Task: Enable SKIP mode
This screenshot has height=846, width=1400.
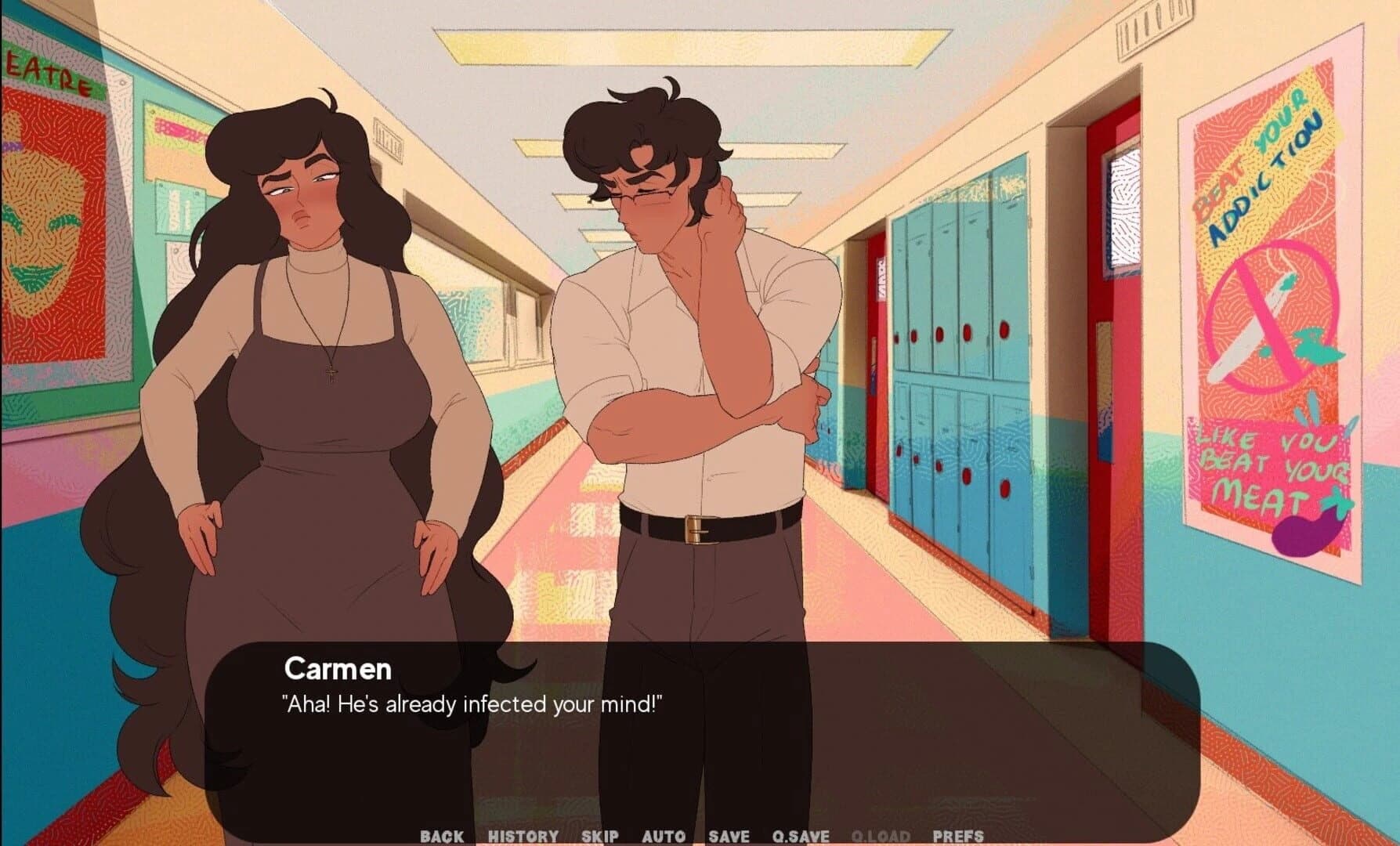Action: coord(599,836)
